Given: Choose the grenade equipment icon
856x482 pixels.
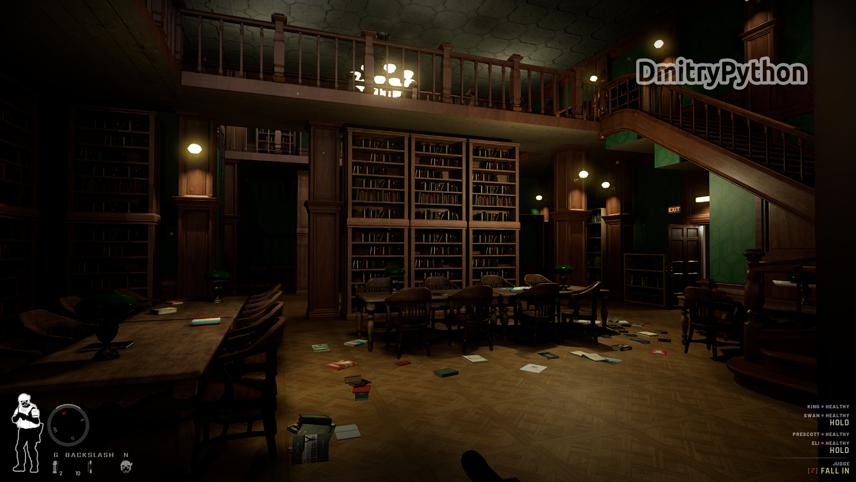Looking at the screenshot, I should coord(56,467).
